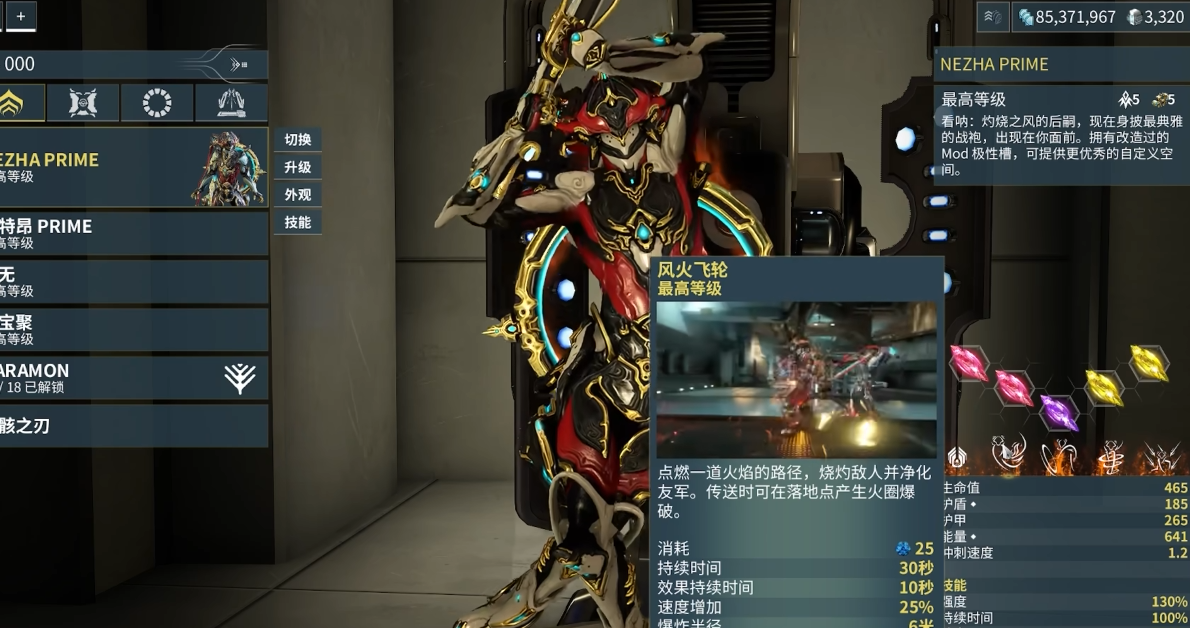View the passive ability lotus icon
1190x628 pixels.
coord(956,458)
